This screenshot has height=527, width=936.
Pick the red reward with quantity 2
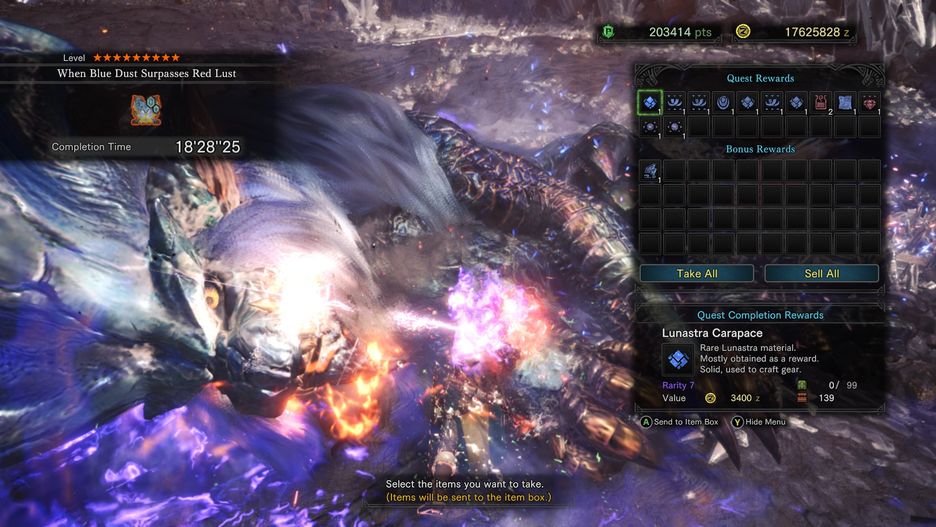click(x=821, y=102)
